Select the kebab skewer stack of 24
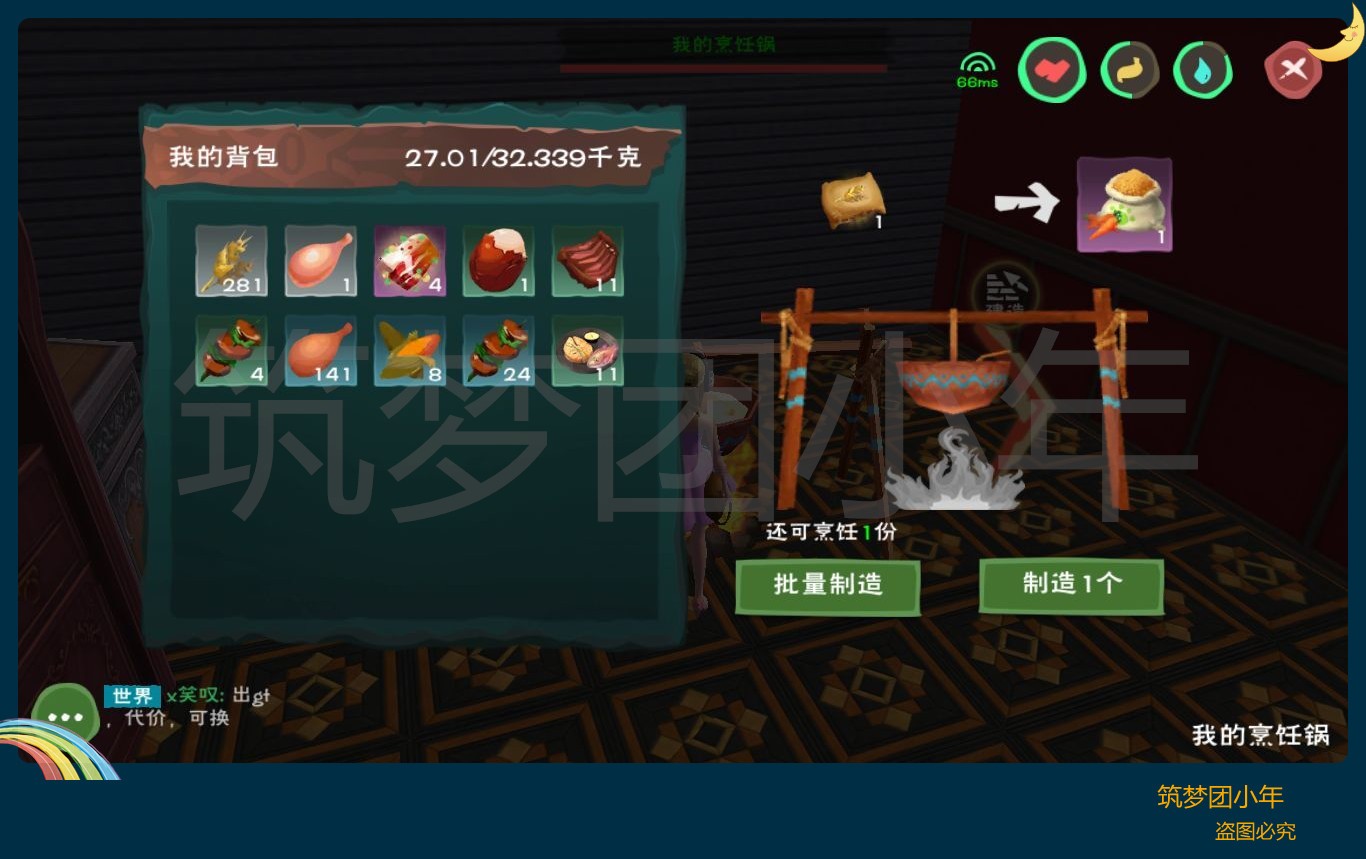The width and height of the screenshot is (1366, 859). click(x=498, y=351)
